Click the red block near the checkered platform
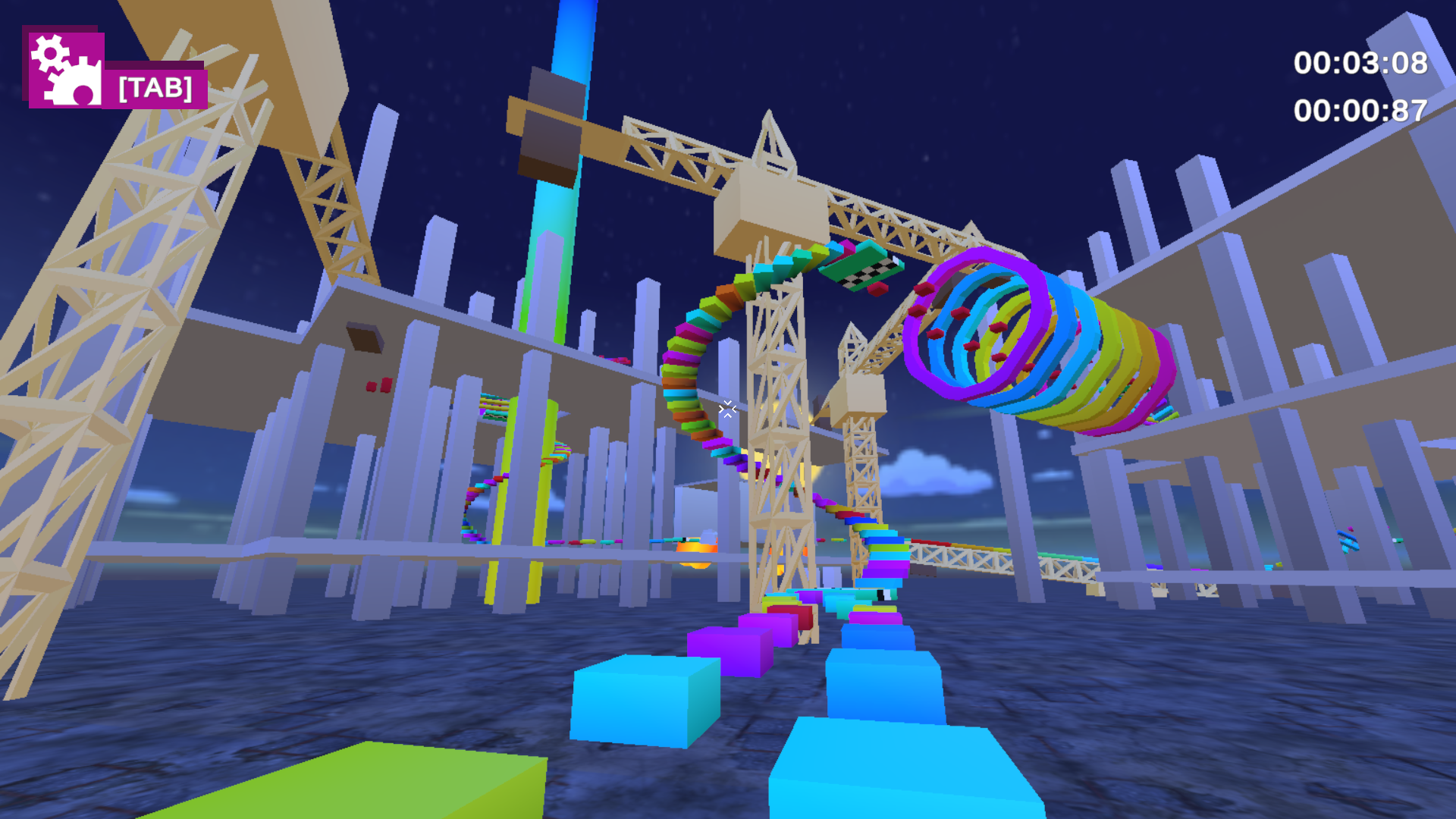This screenshot has height=819, width=1456. (880, 288)
